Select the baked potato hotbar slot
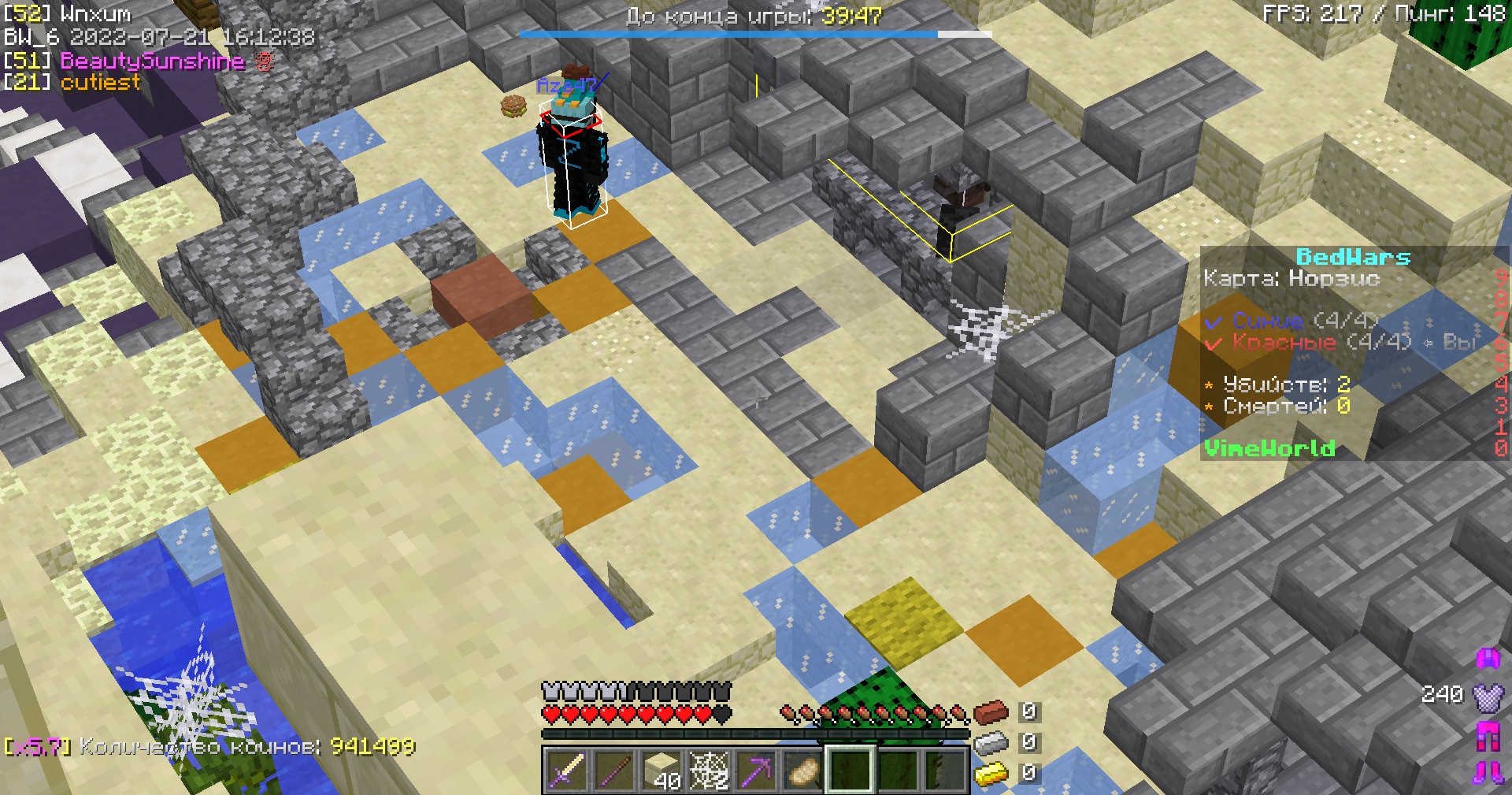Screen dimensions: 1512x795 pyautogui.click(x=803, y=770)
